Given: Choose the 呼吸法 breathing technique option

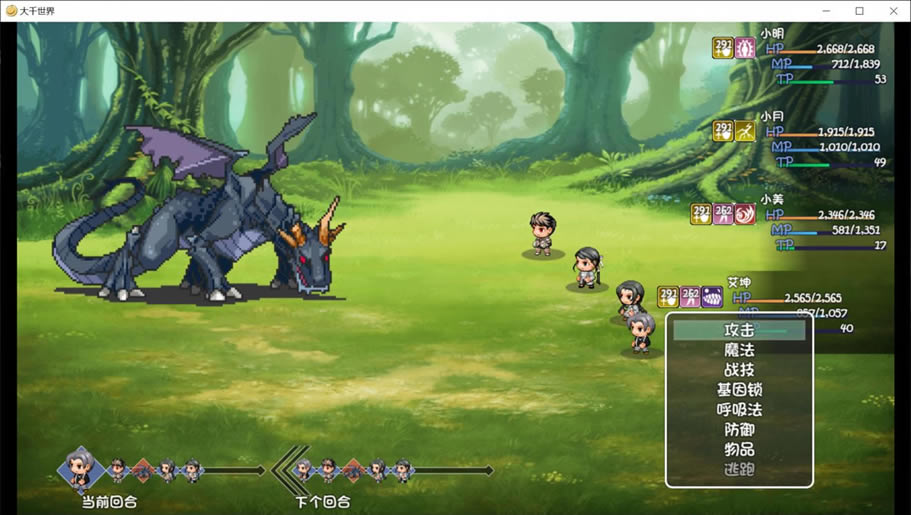Looking at the screenshot, I should pyautogui.click(x=739, y=410).
